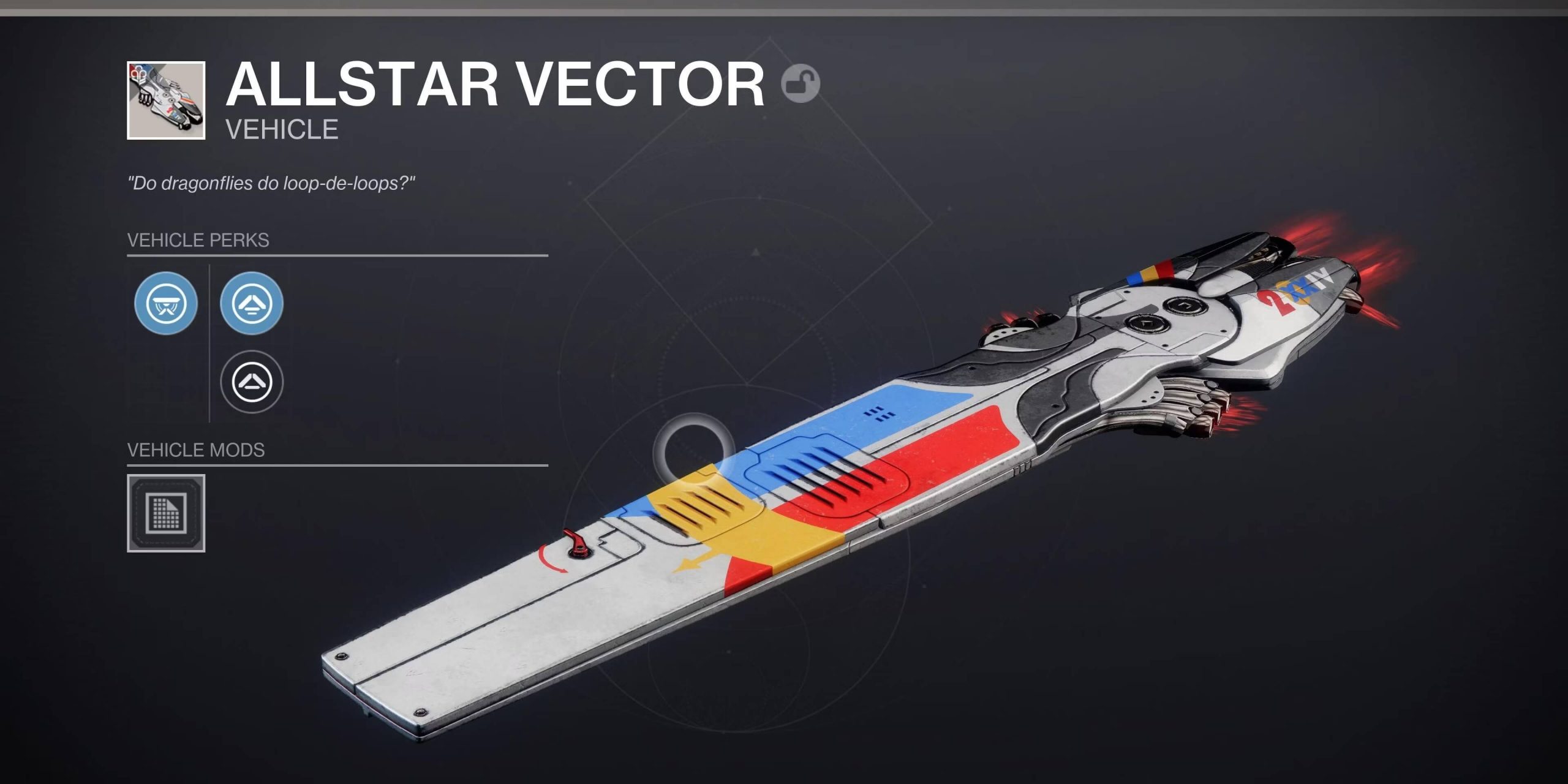
Task: Open the vehicle mod slot
Action: [166, 513]
